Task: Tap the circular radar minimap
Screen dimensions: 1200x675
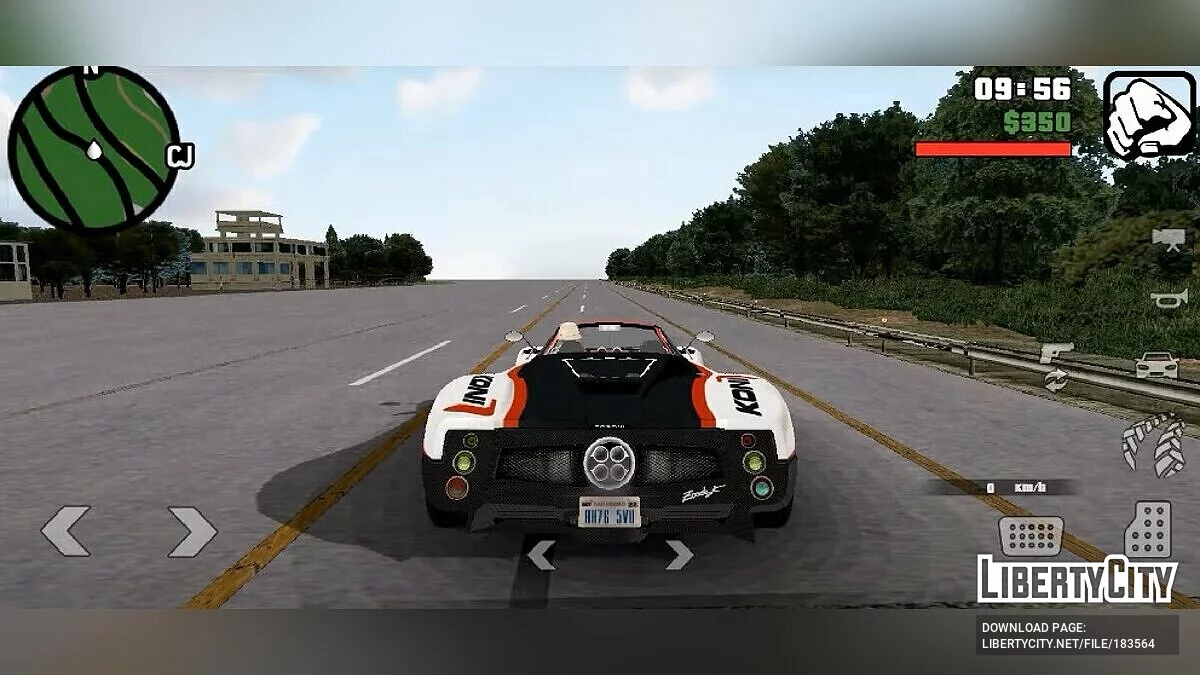Action: point(93,149)
